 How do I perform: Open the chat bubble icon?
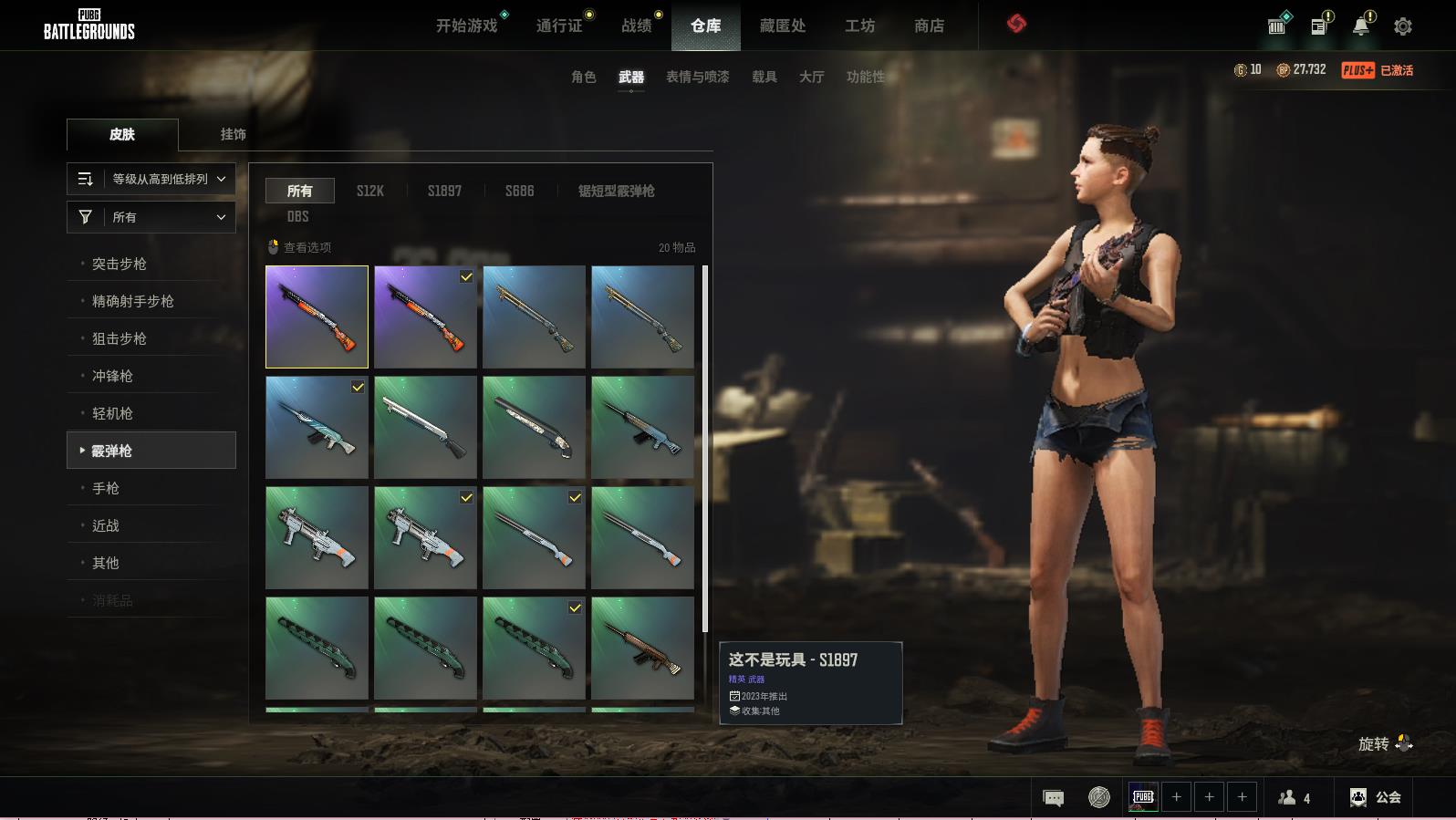1053,798
